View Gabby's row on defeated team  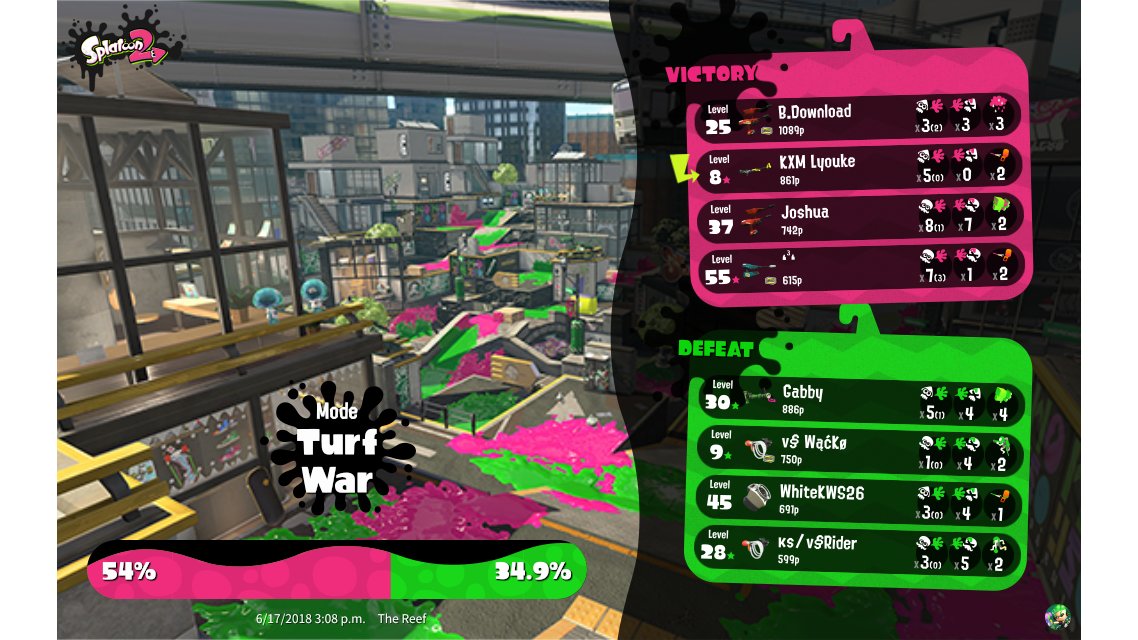pyautogui.click(x=860, y=399)
